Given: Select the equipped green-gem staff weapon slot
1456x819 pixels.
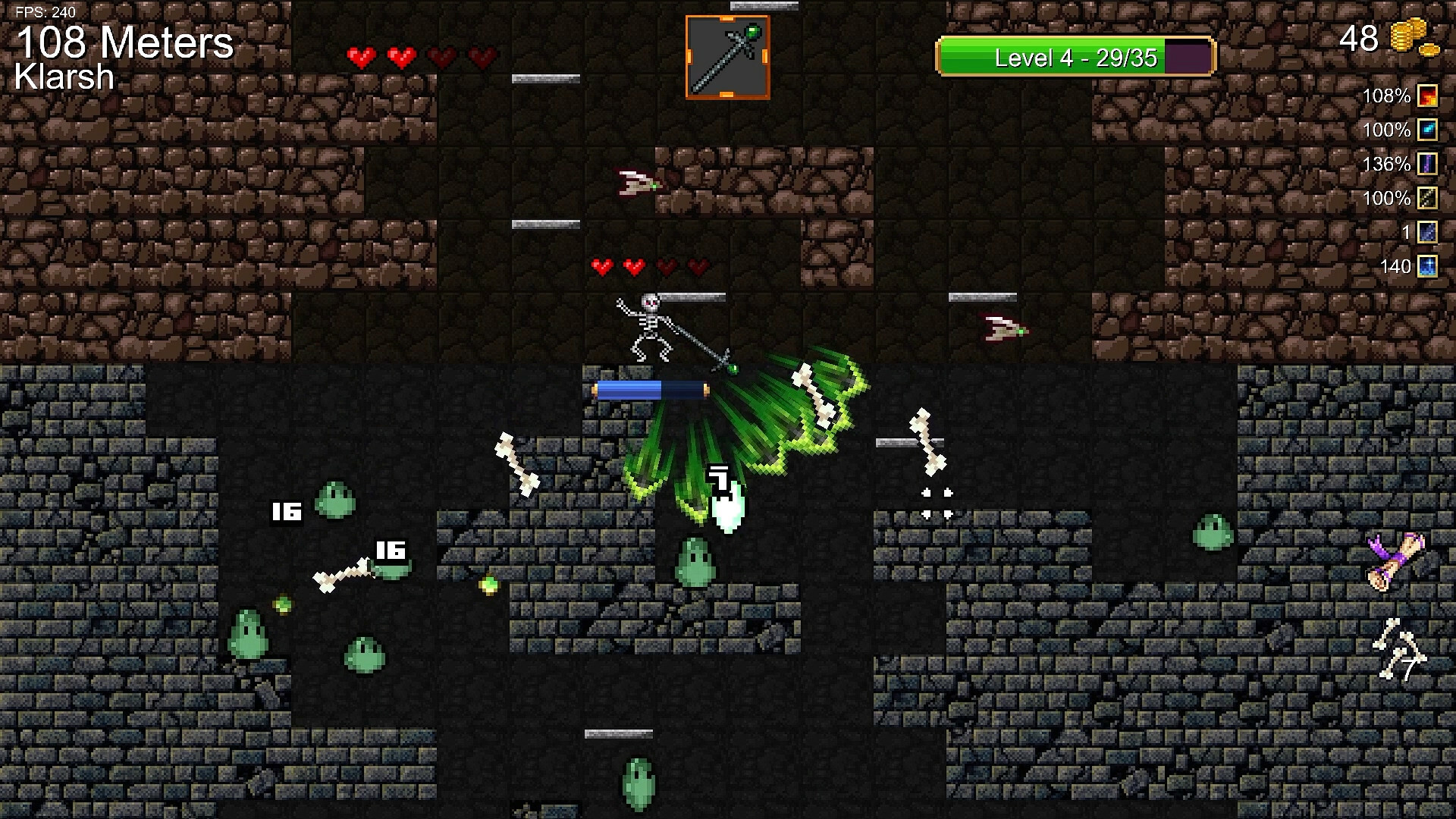Looking at the screenshot, I should (x=727, y=58).
